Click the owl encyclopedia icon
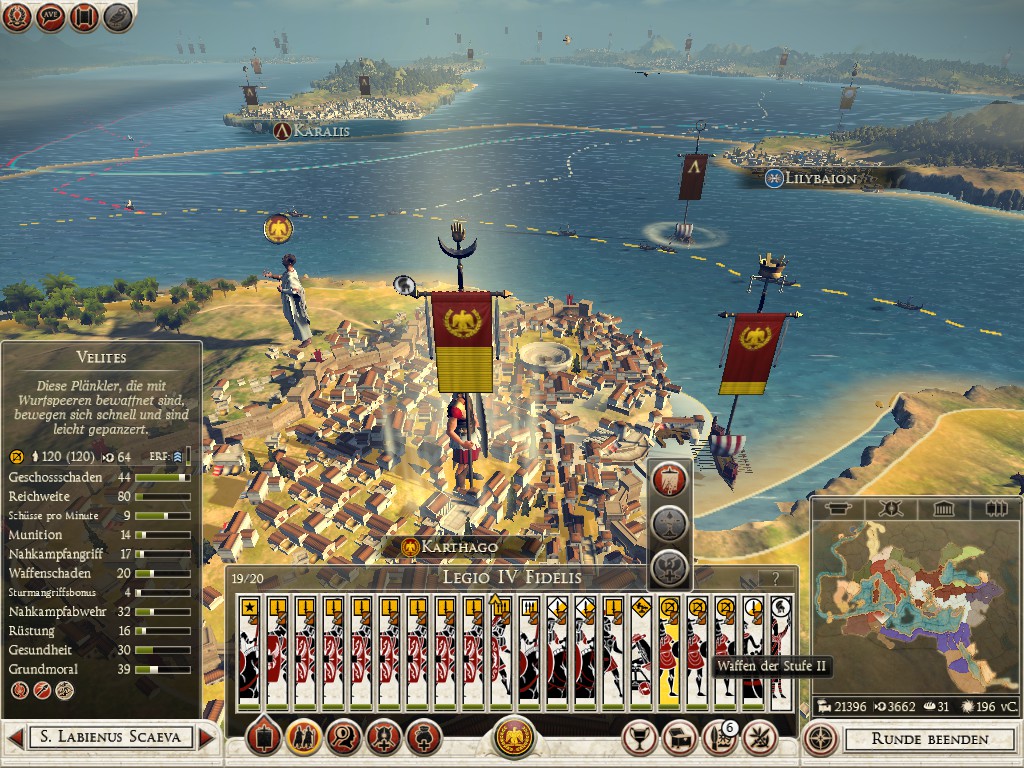This screenshot has height=768, width=1024. tap(119, 17)
